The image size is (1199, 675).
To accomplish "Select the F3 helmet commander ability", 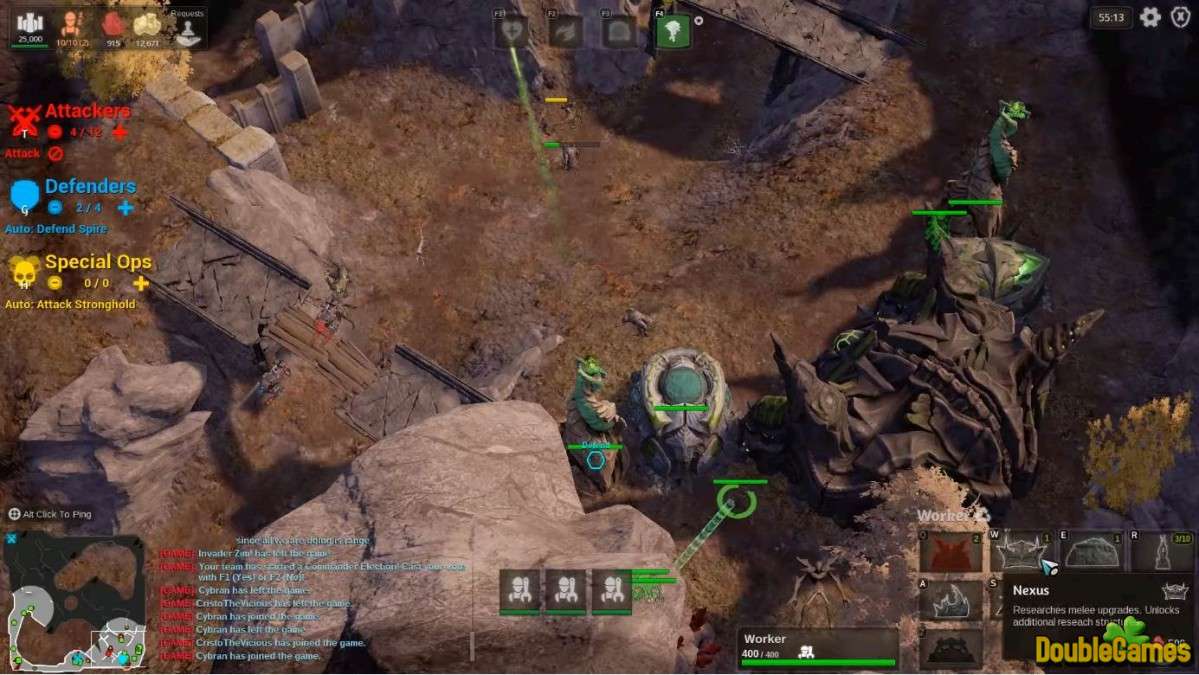I will coord(620,31).
